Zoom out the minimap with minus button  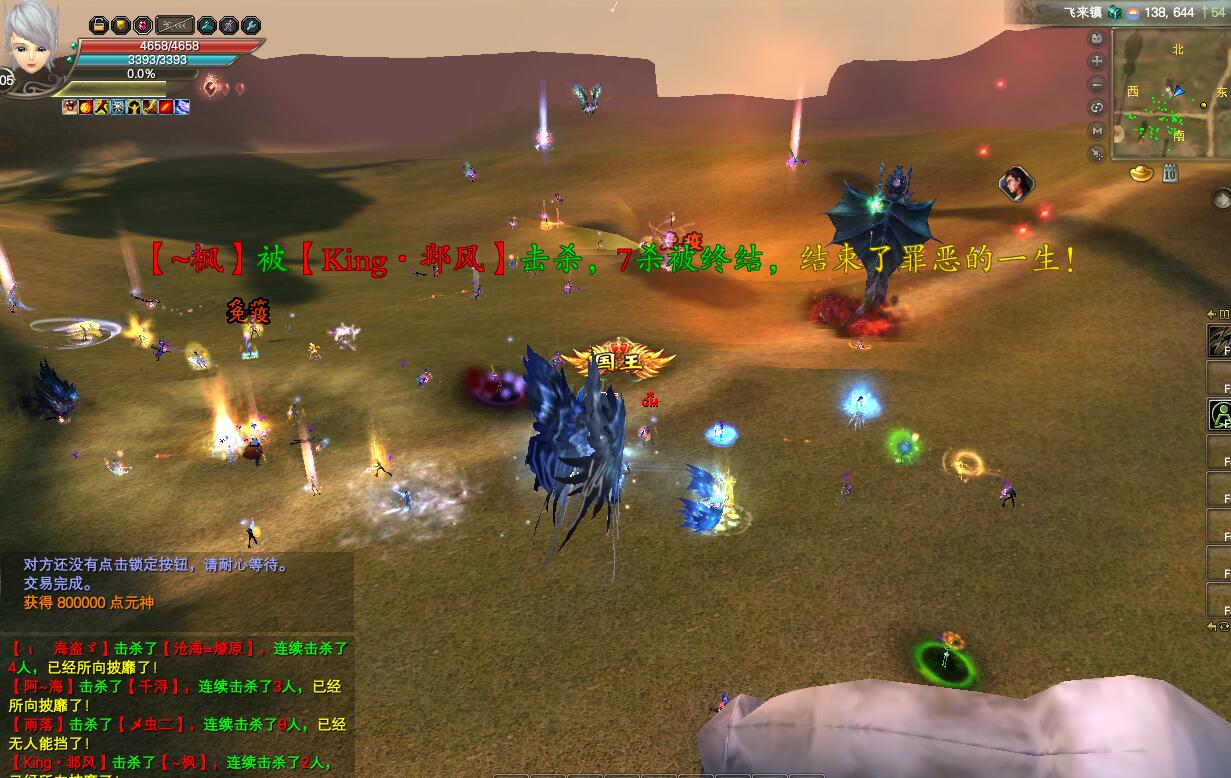click(x=1097, y=84)
